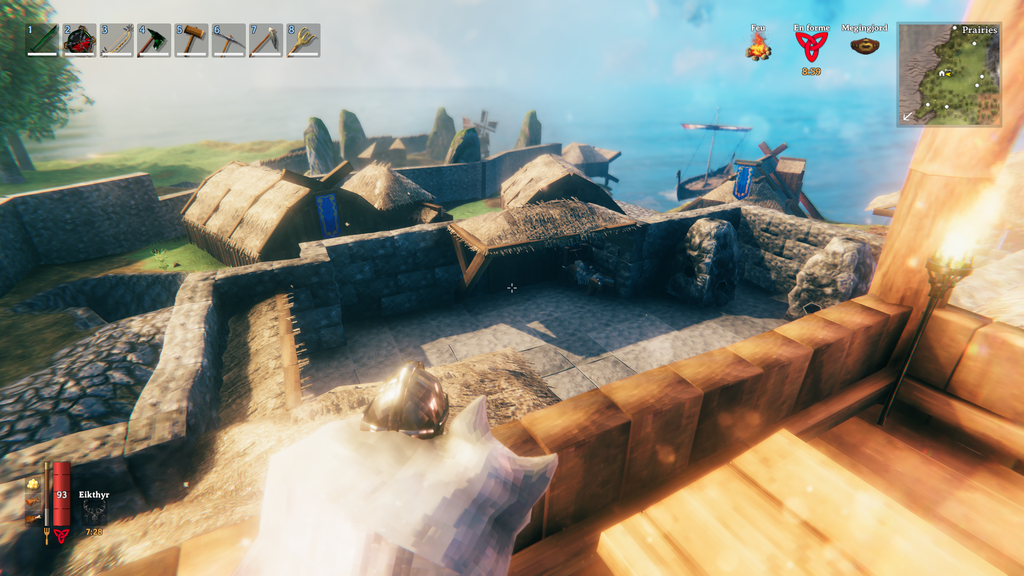Select the green-bladed axe in slot 4
This screenshot has width=1024, height=576.
coord(154,40)
